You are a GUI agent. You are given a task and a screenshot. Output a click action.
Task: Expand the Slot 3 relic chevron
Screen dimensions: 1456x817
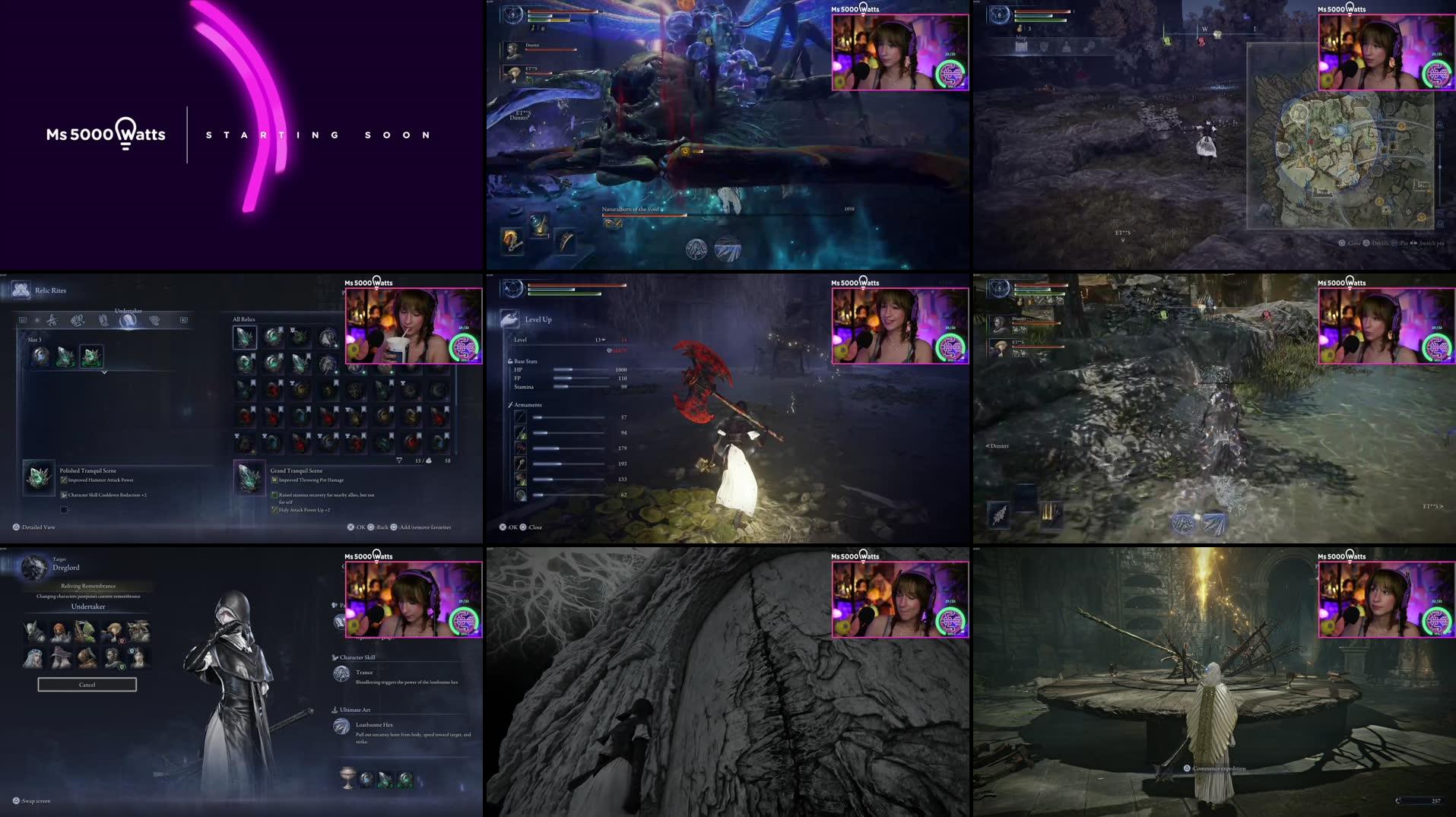click(104, 373)
